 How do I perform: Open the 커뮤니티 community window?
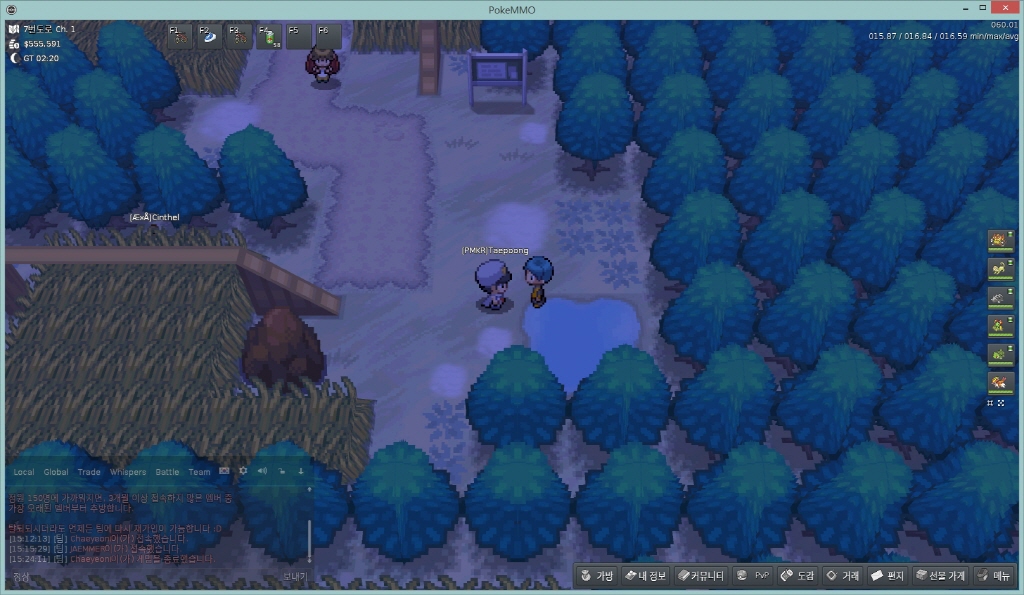point(700,576)
